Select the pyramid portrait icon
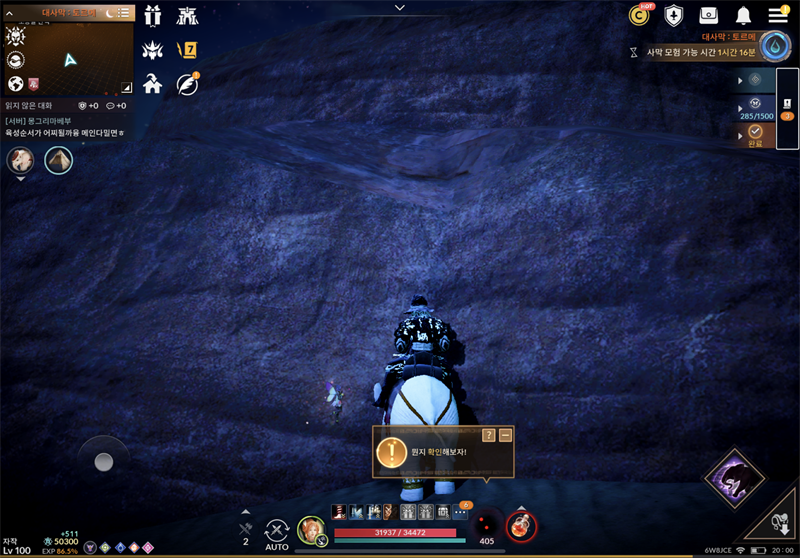This screenshot has height=558, width=800. 58,160
